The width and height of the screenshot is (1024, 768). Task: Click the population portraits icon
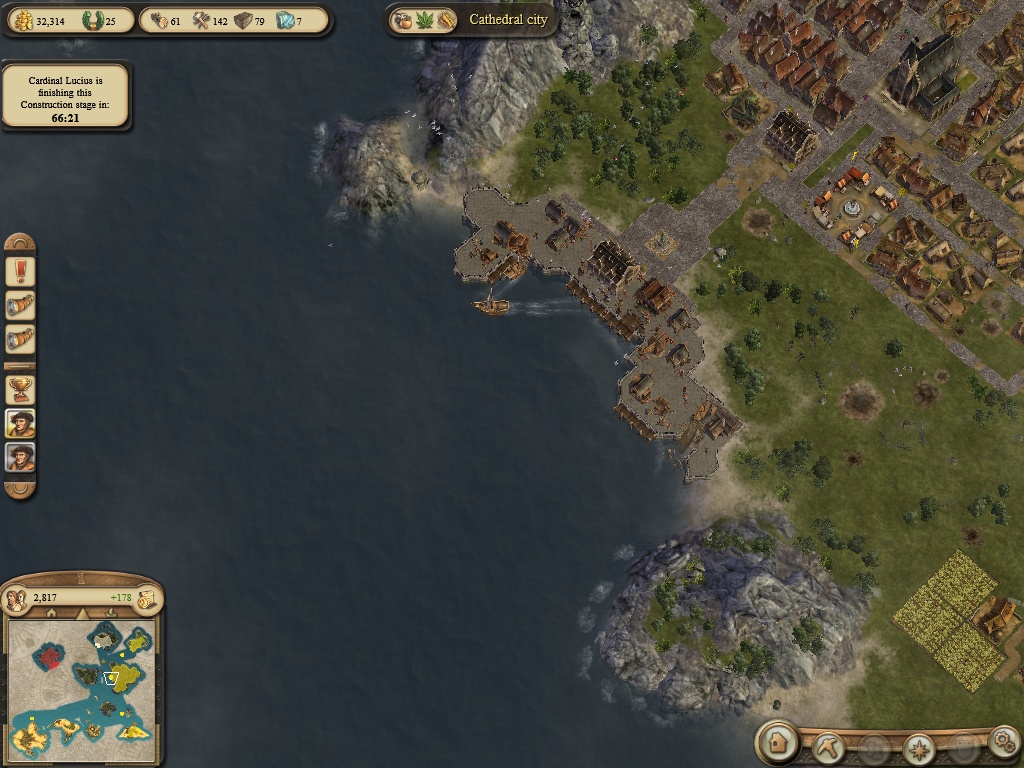(x=17, y=598)
